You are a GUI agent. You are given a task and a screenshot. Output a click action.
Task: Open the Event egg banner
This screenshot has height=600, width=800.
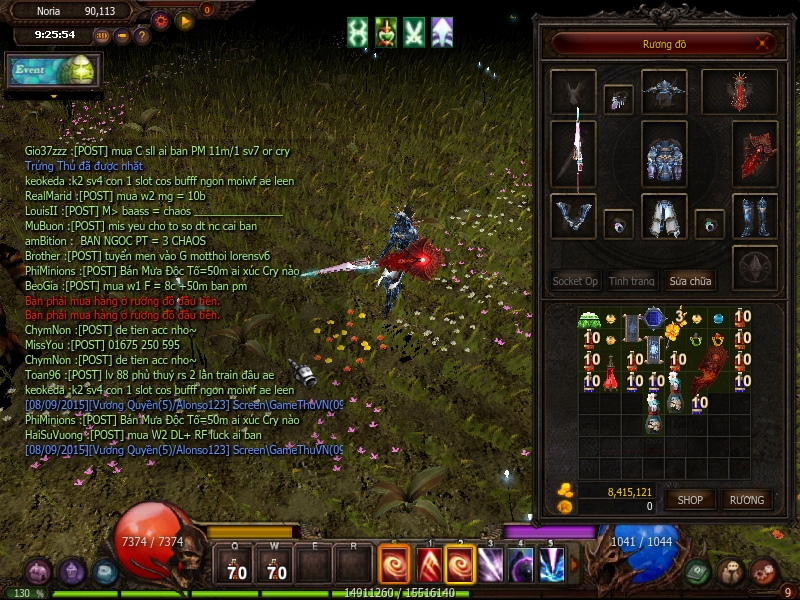[x=53, y=70]
